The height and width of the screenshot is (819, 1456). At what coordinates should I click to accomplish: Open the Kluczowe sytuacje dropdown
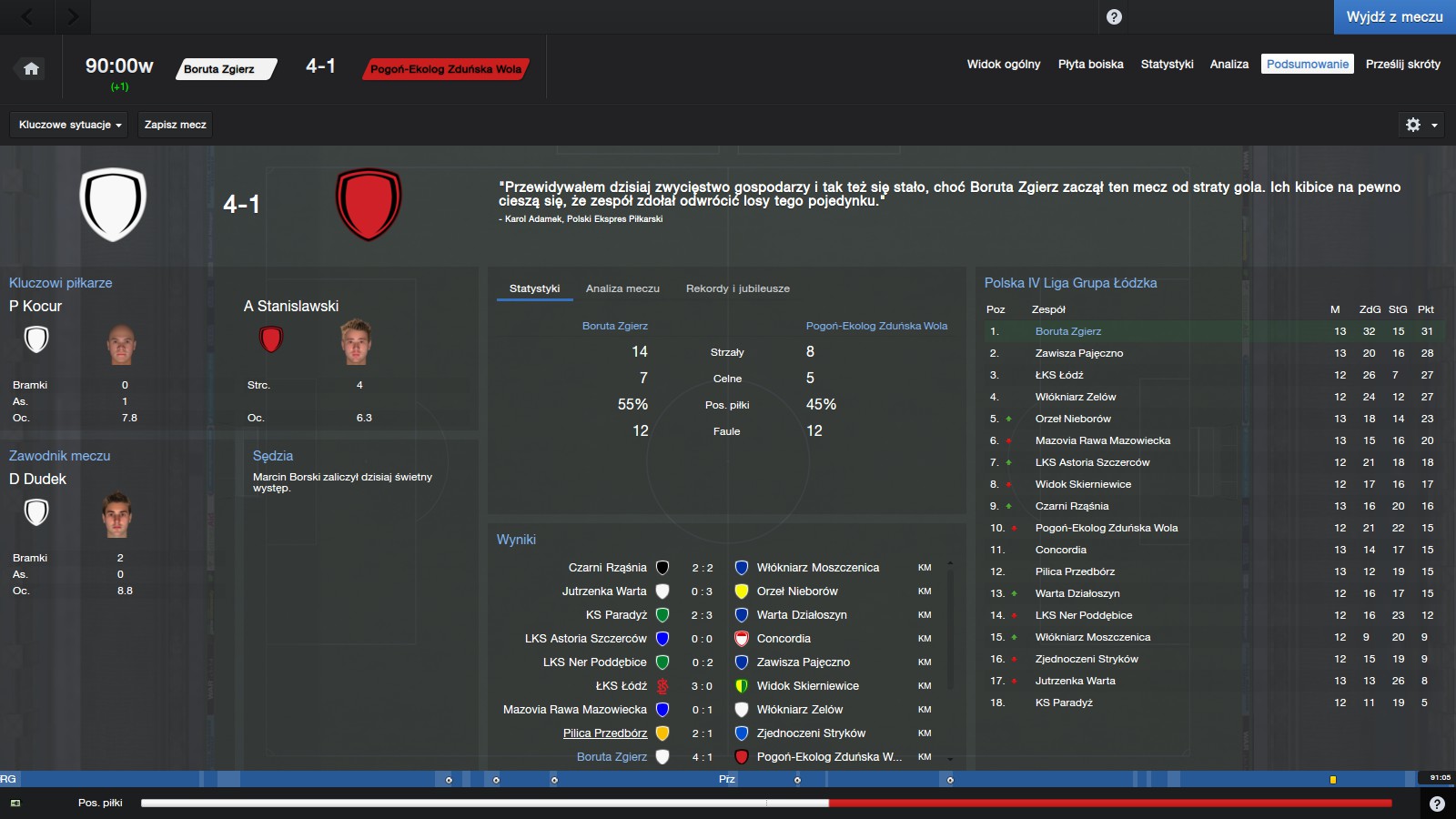pos(70,125)
